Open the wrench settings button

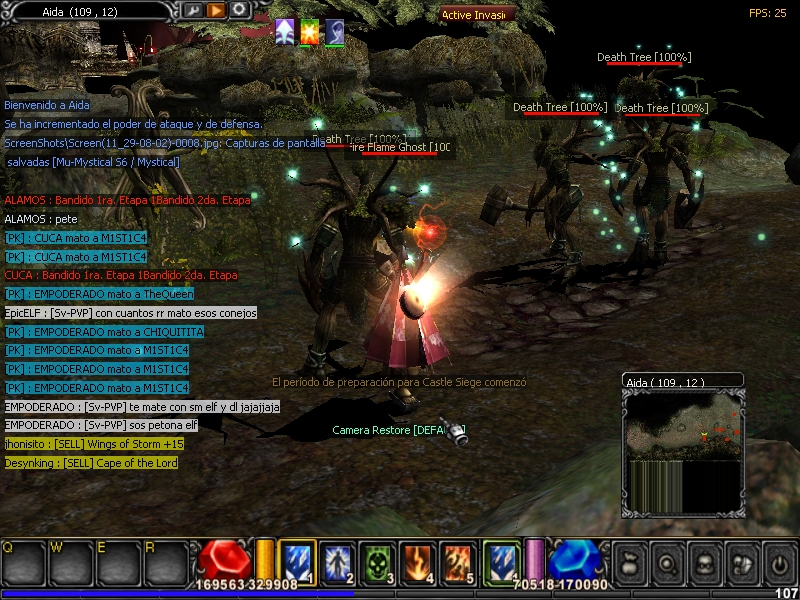click(193, 10)
